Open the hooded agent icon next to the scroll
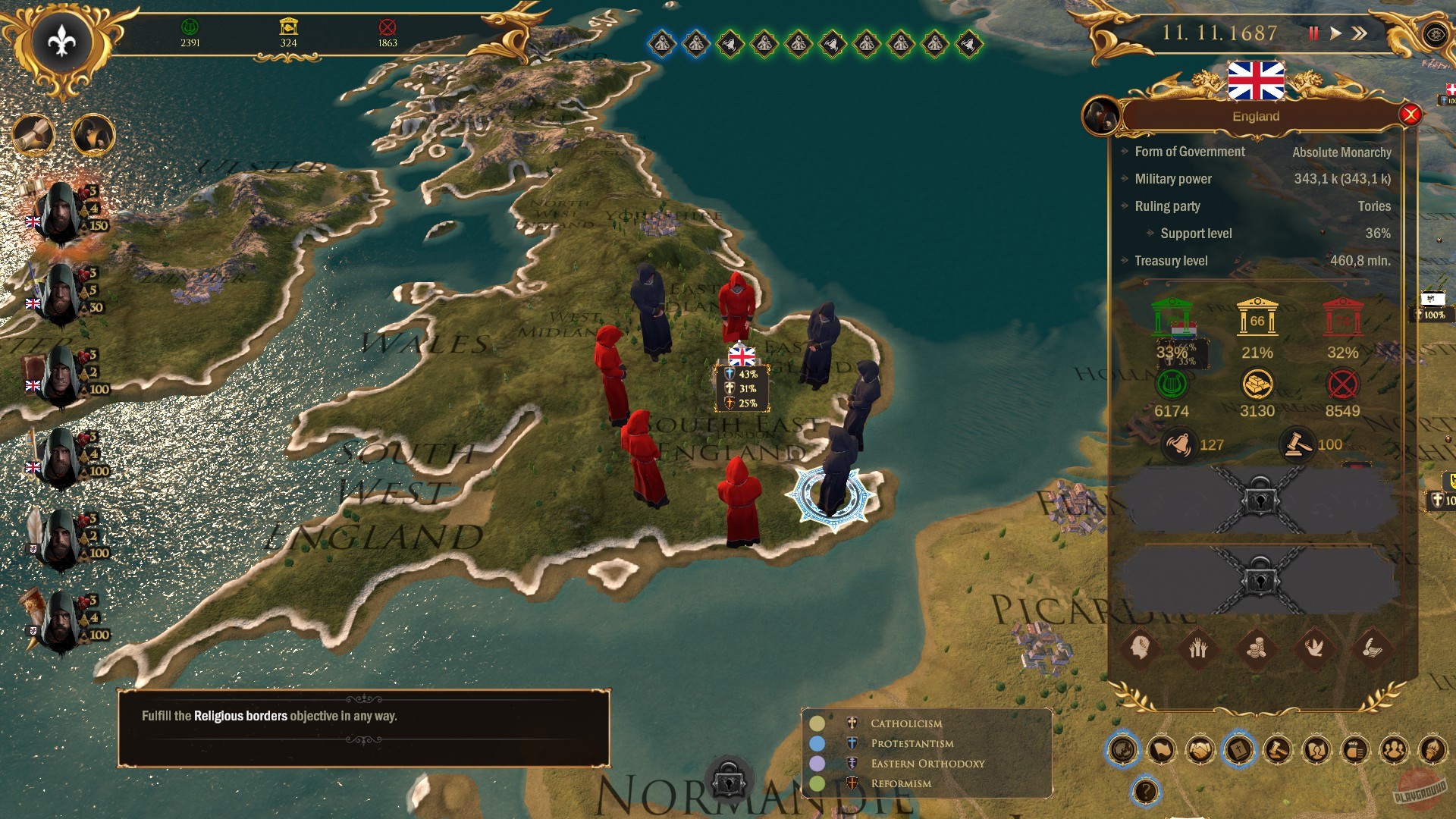The width and height of the screenshot is (1456, 819). pyautogui.click(x=93, y=136)
